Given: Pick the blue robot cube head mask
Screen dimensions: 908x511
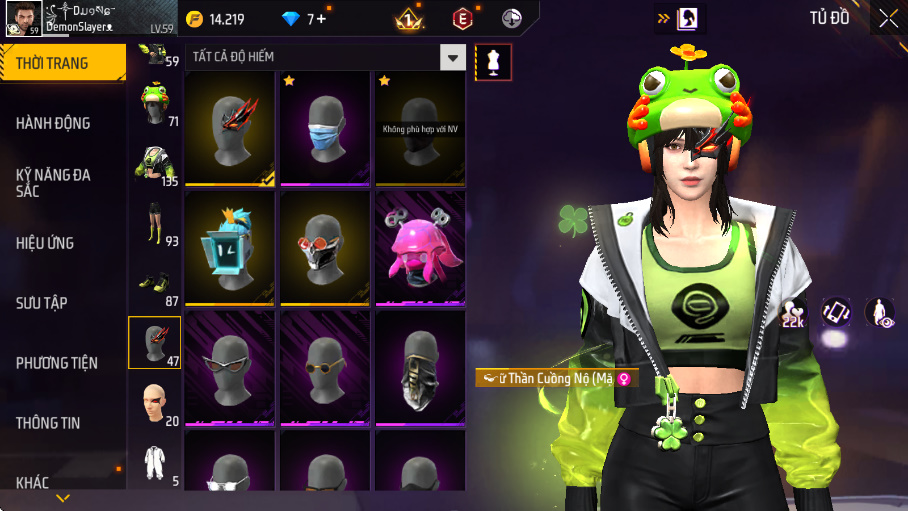Looking at the screenshot, I should tap(230, 248).
